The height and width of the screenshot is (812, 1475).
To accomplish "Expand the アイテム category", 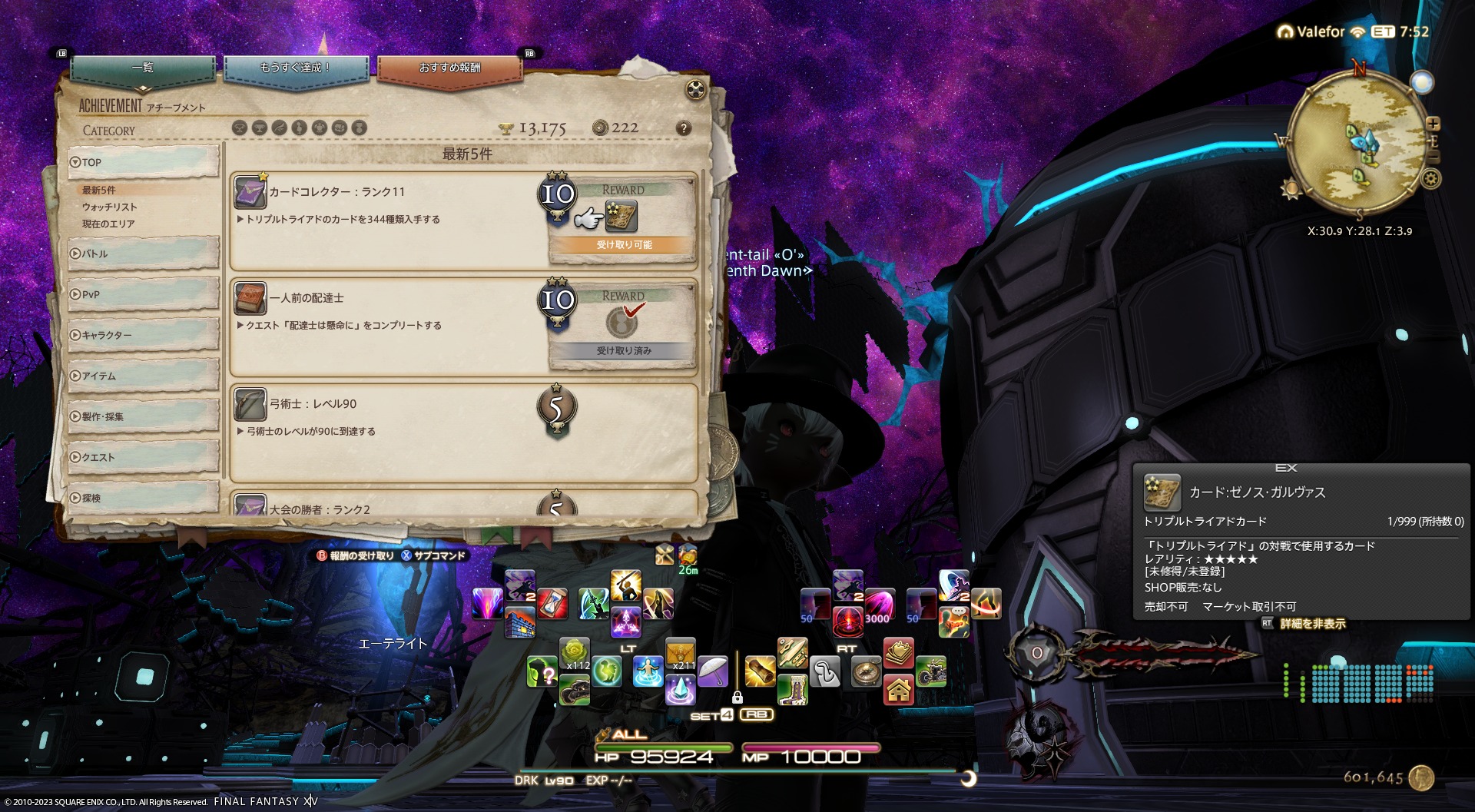I will pos(143,376).
